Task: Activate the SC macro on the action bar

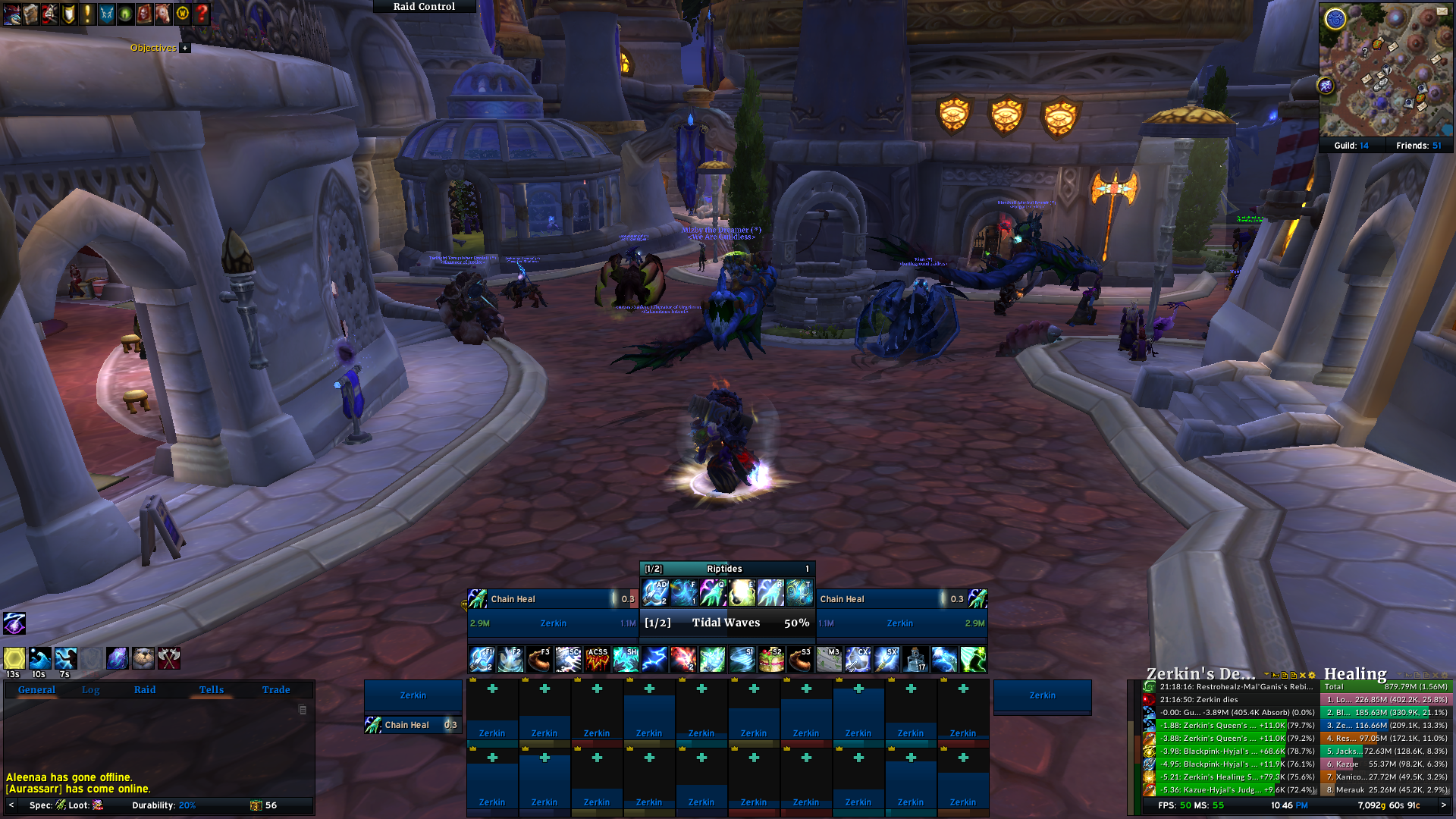Action: click(567, 658)
